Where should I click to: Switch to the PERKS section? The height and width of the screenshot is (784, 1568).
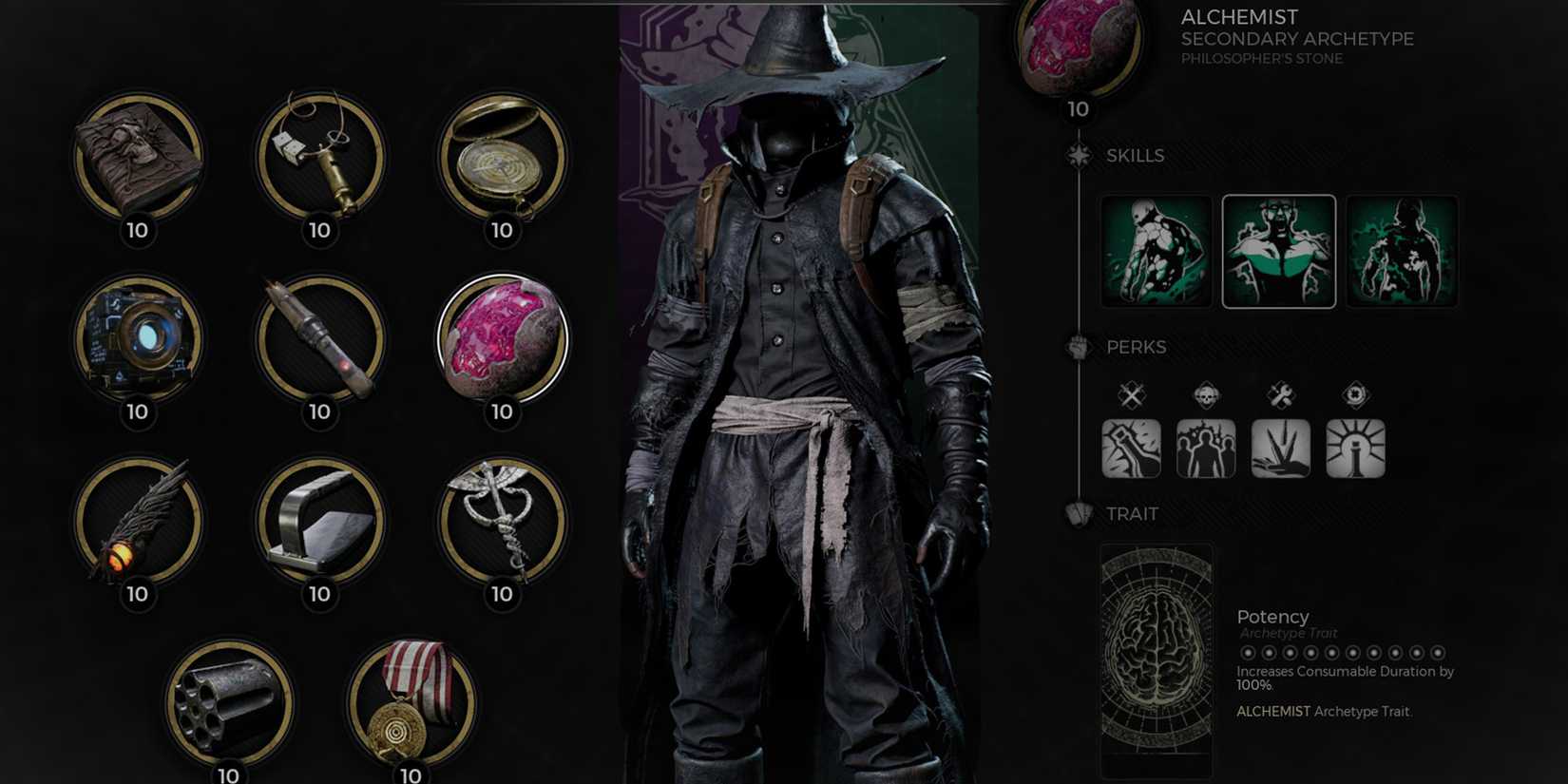tap(1137, 347)
